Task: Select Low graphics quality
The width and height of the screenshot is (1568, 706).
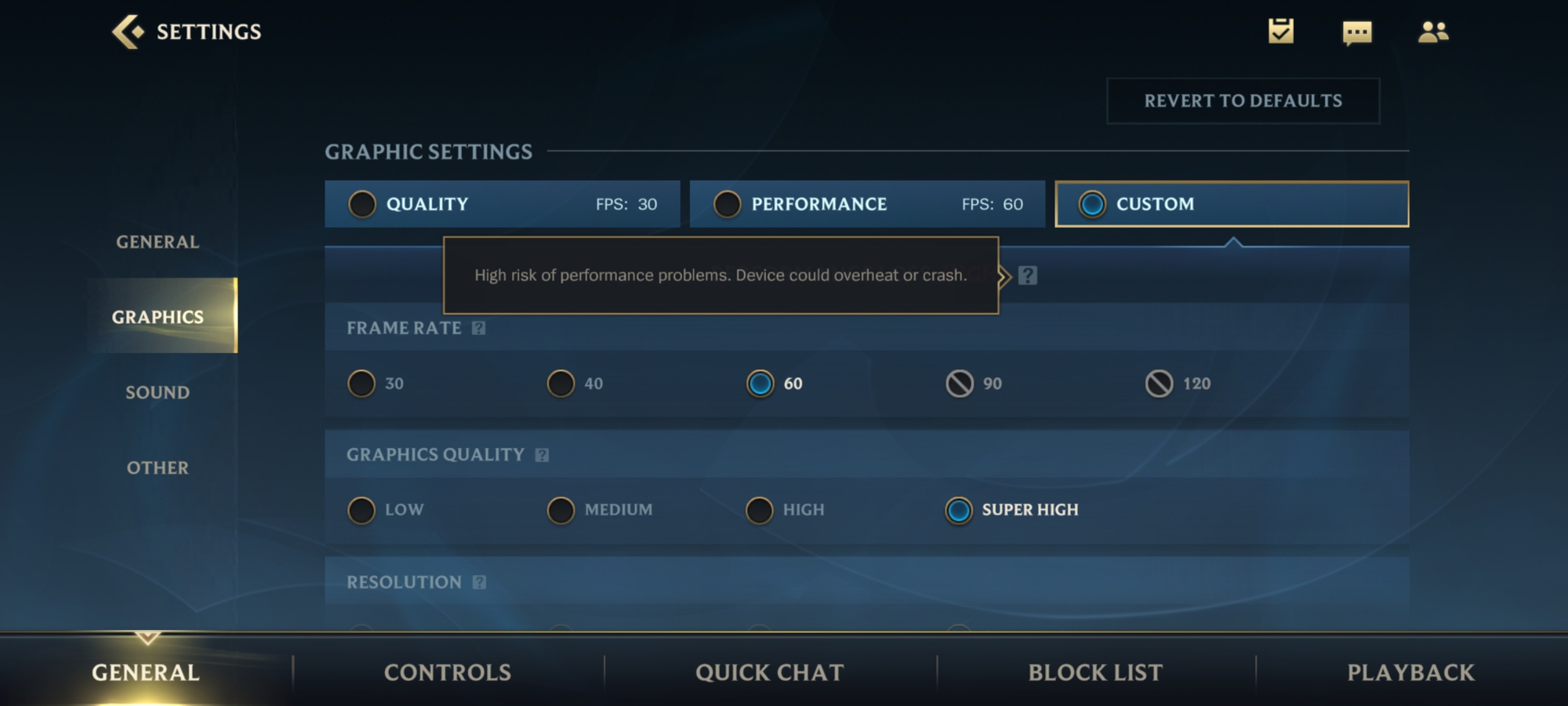Action: (362, 510)
